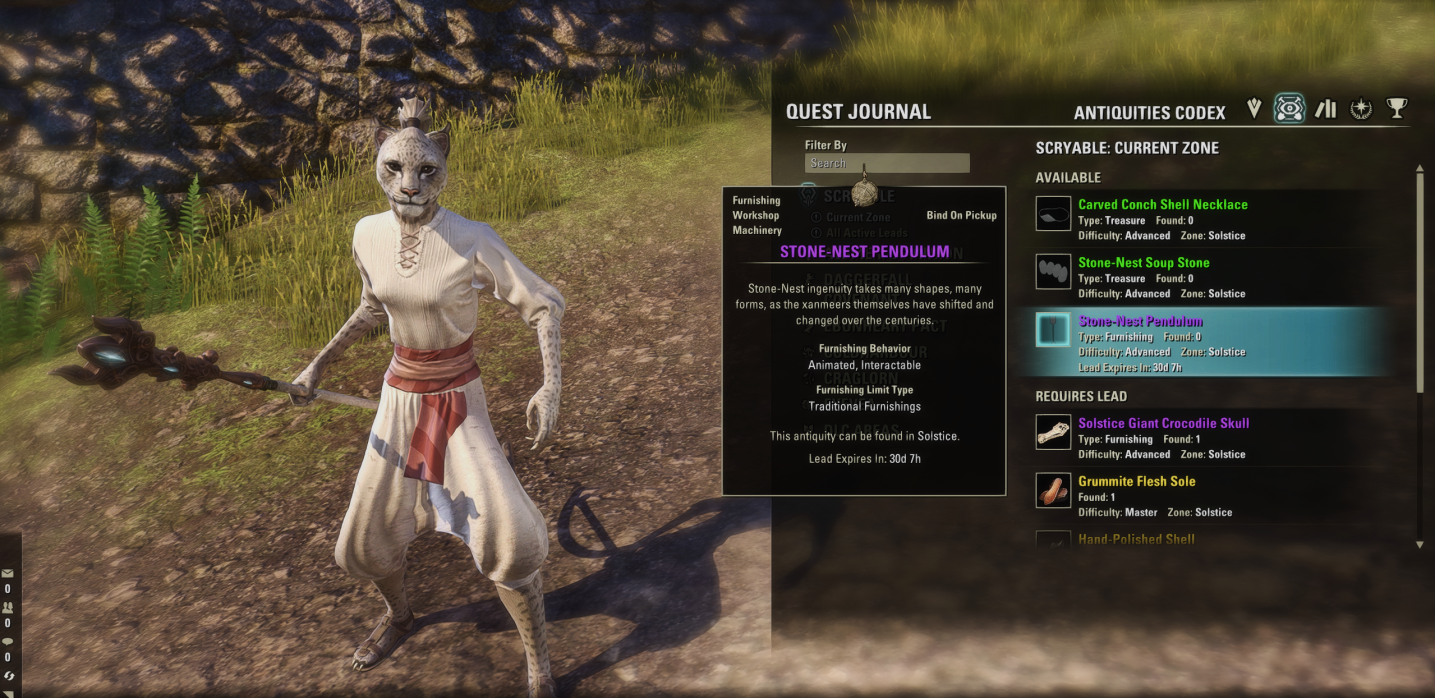The image size is (1435, 698).
Task: Open the Quests tab arrow icon
Action: (1254, 109)
